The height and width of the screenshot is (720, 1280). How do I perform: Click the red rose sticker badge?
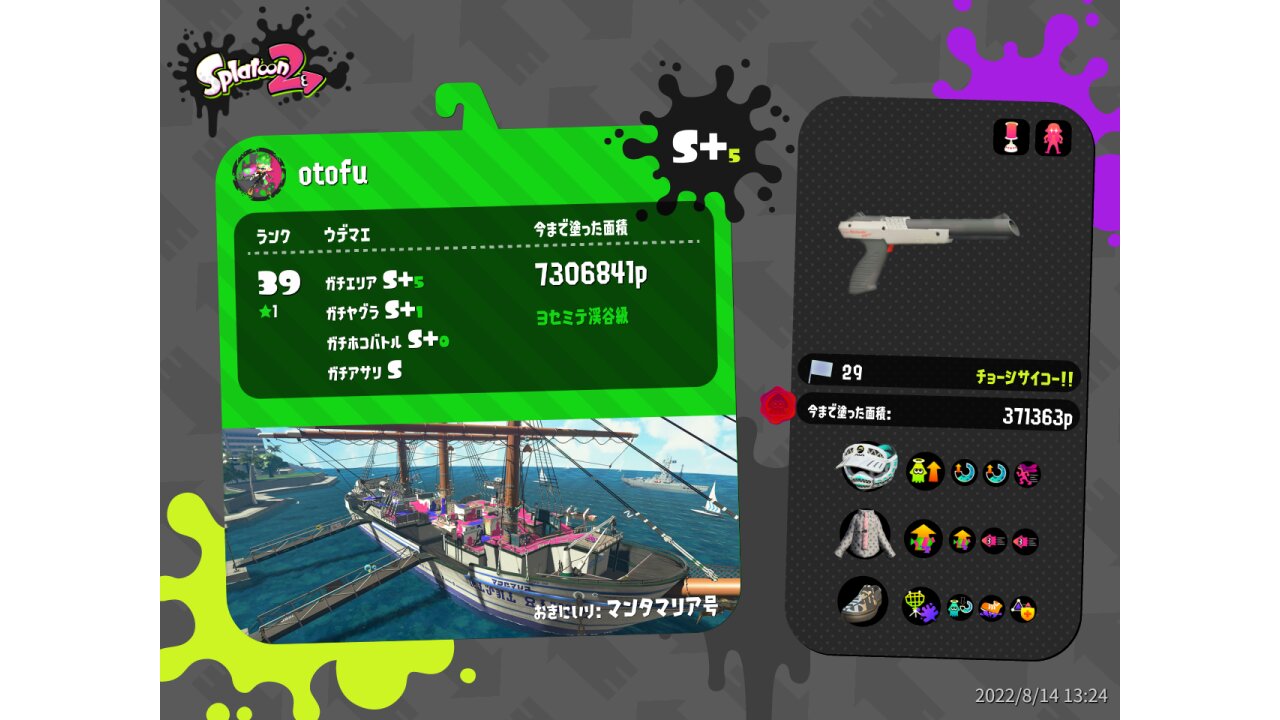tap(776, 404)
